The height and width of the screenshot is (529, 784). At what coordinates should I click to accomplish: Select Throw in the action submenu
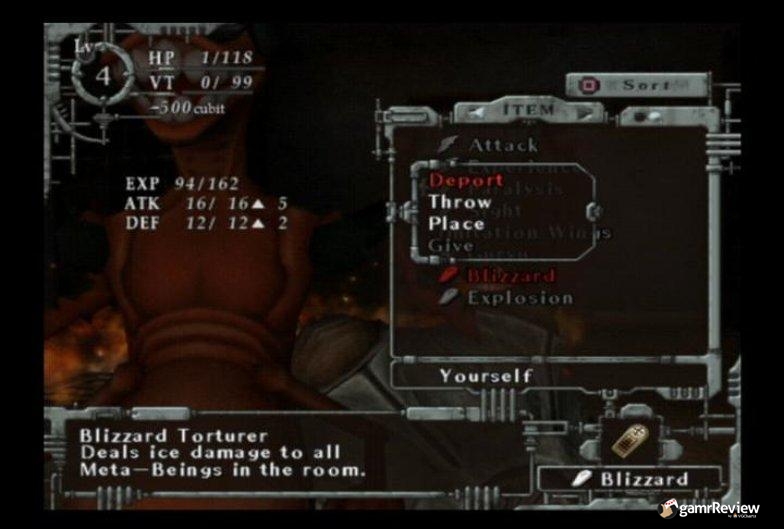[x=460, y=202]
